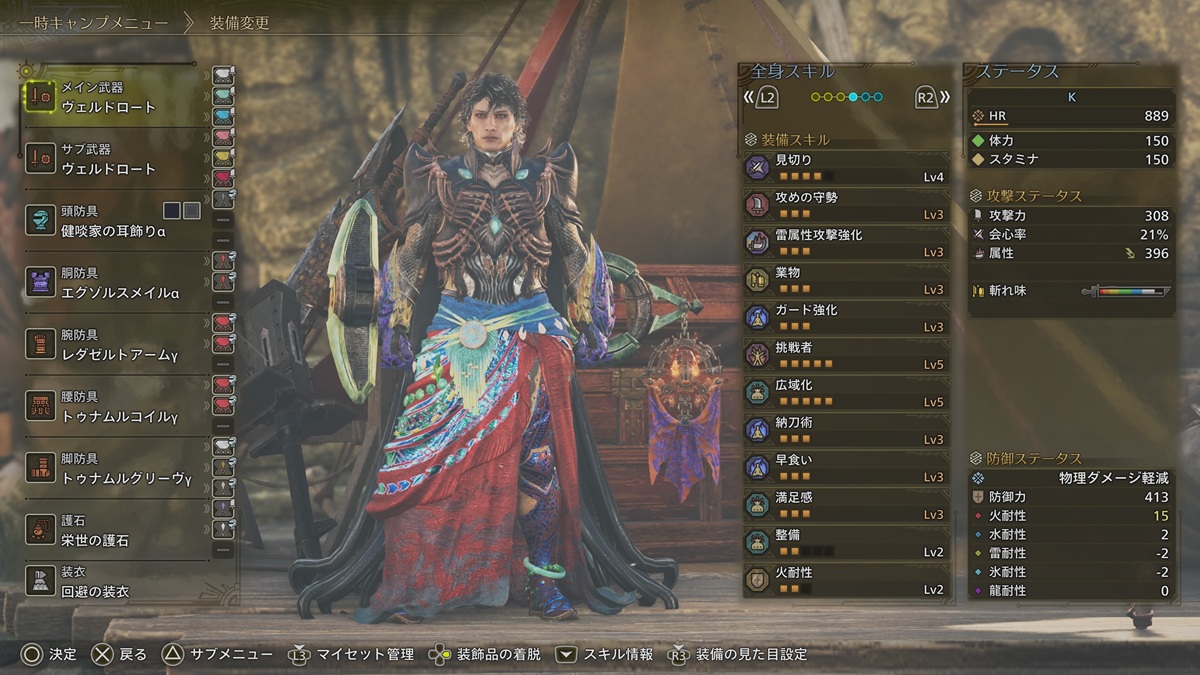Click the 攻めの守勢 skill entry

[846, 205]
